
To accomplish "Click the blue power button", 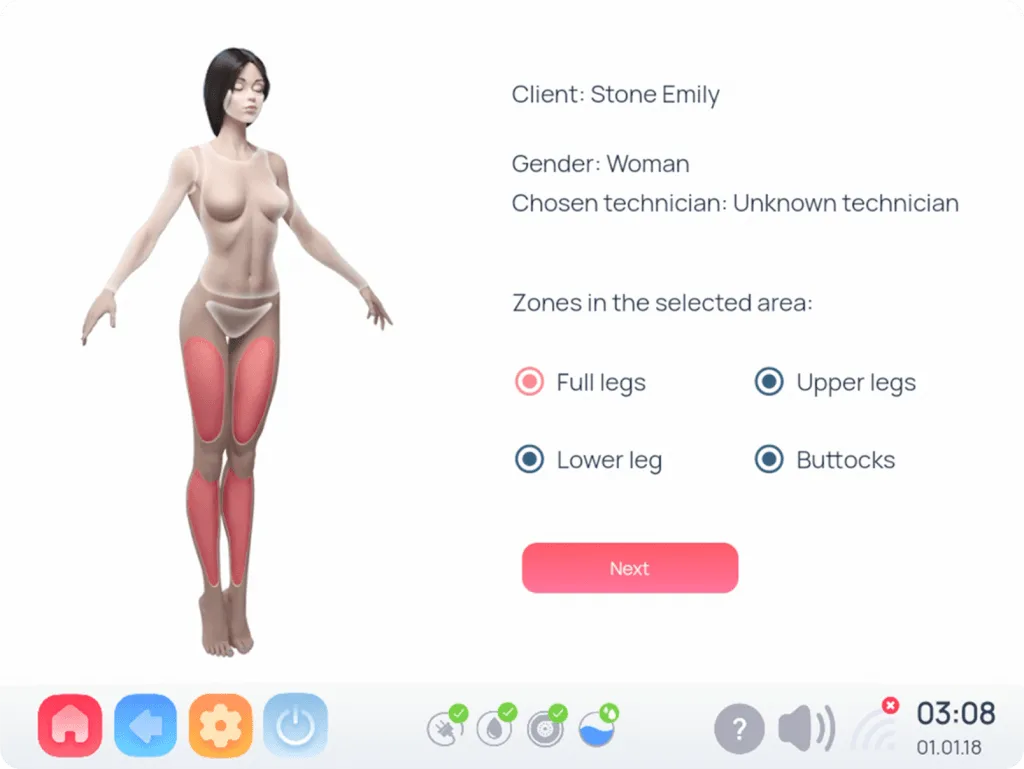I will pos(296,725).
